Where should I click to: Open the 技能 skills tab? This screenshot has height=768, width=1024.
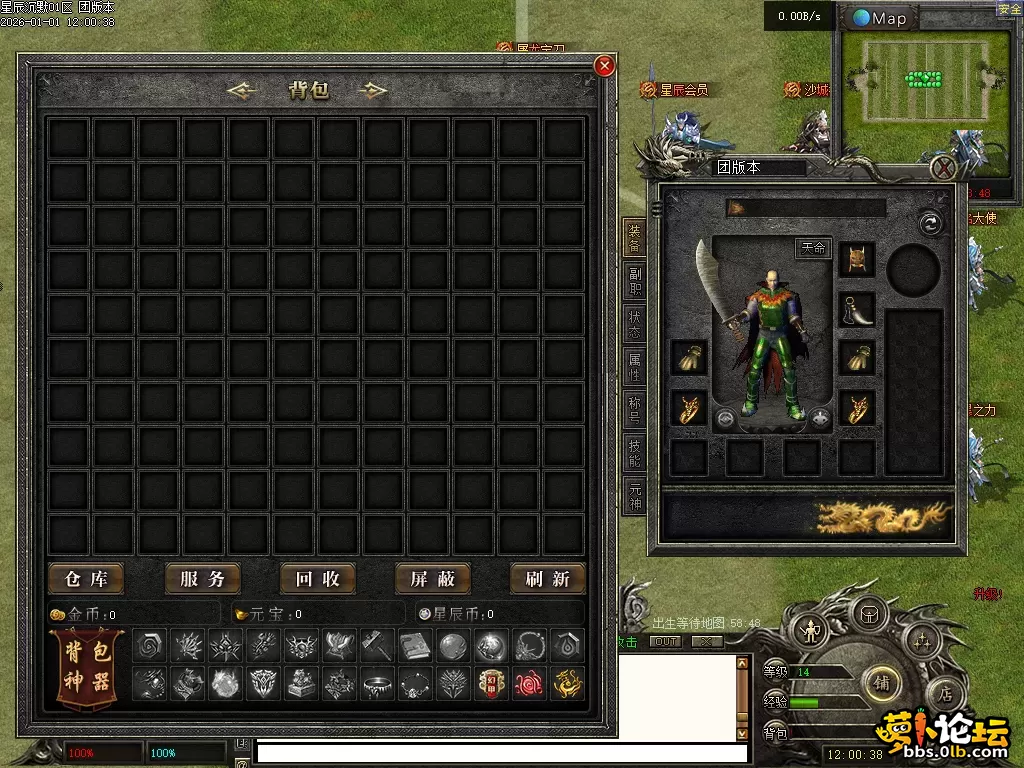tap(634, 453)
